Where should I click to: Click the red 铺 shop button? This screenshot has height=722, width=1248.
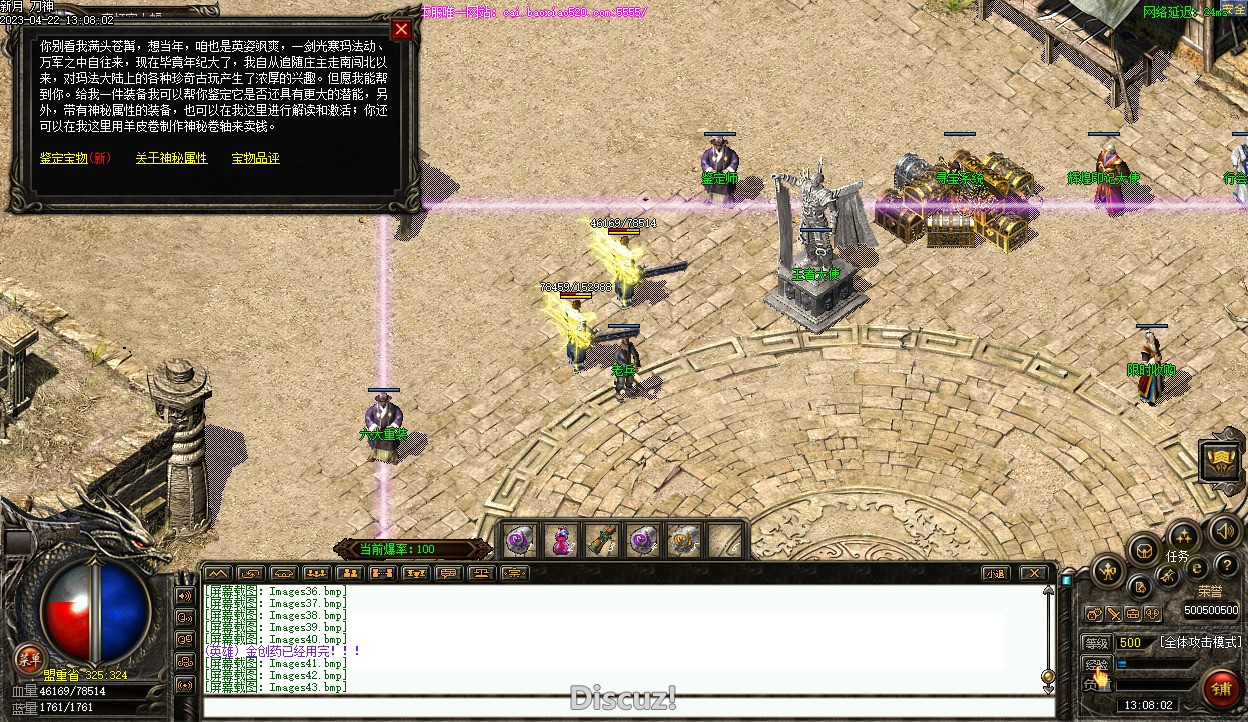(1220, 688)
